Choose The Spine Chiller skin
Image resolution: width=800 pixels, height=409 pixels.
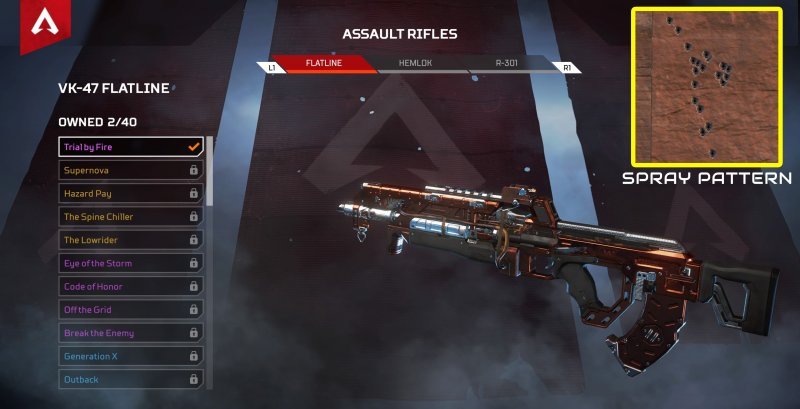tap(131, 216)
